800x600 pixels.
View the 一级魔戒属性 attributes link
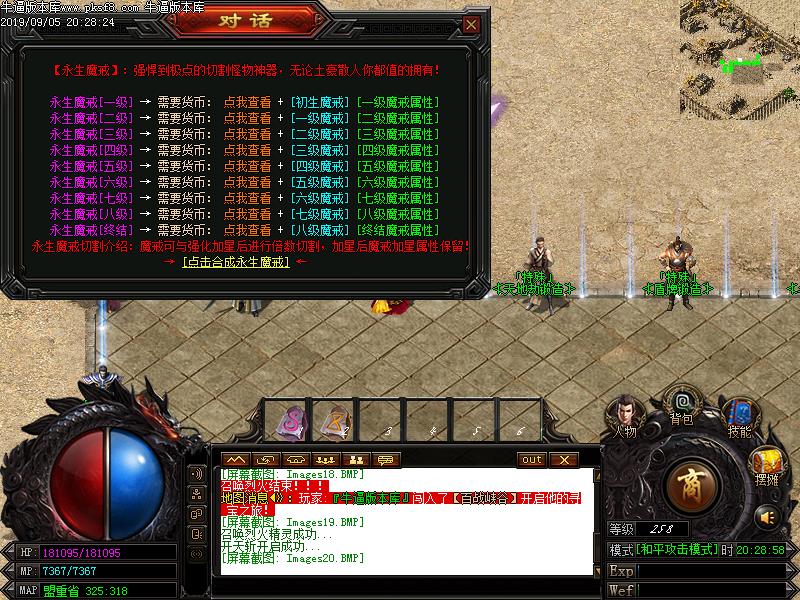point(398,102)
